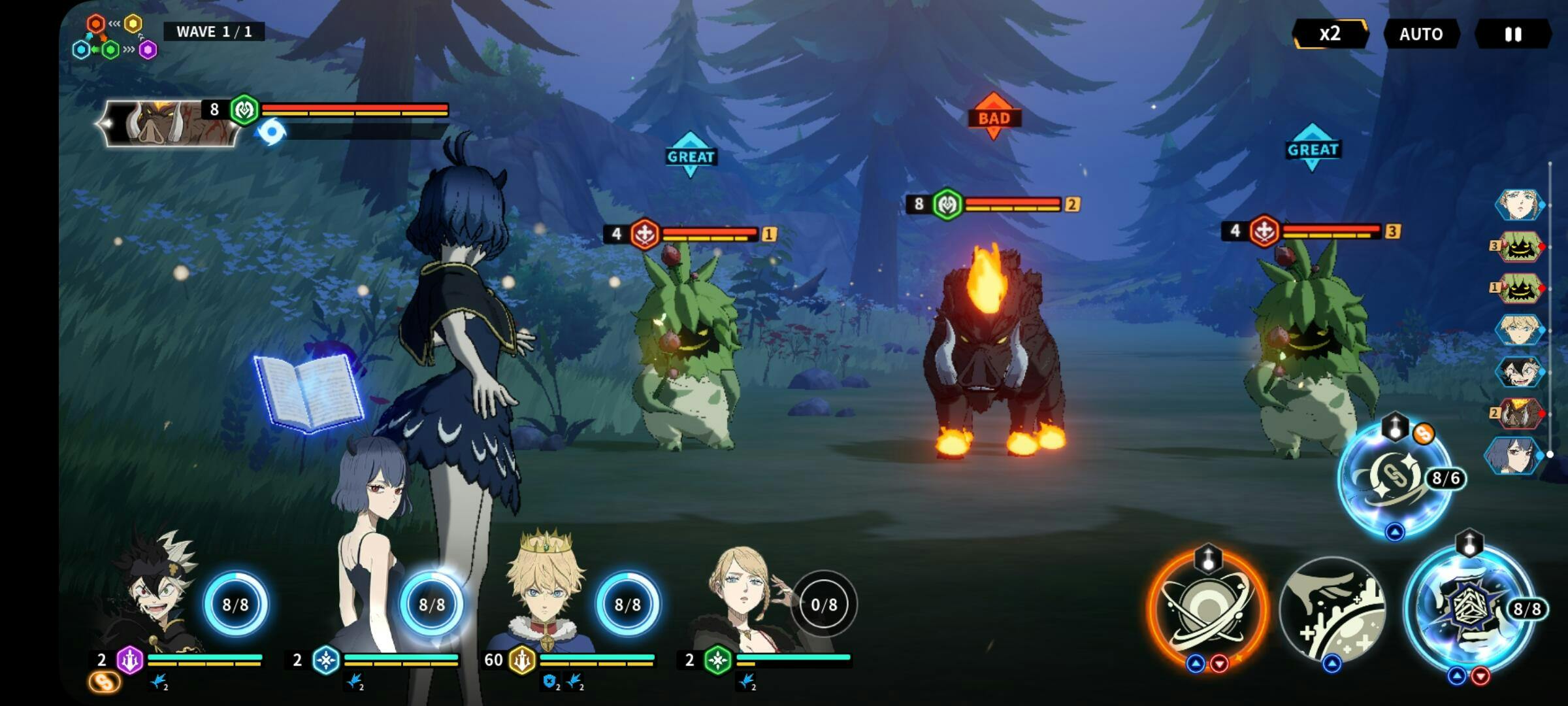
Task: Click the boar boss portrait frame
Action: pos(171,124)
